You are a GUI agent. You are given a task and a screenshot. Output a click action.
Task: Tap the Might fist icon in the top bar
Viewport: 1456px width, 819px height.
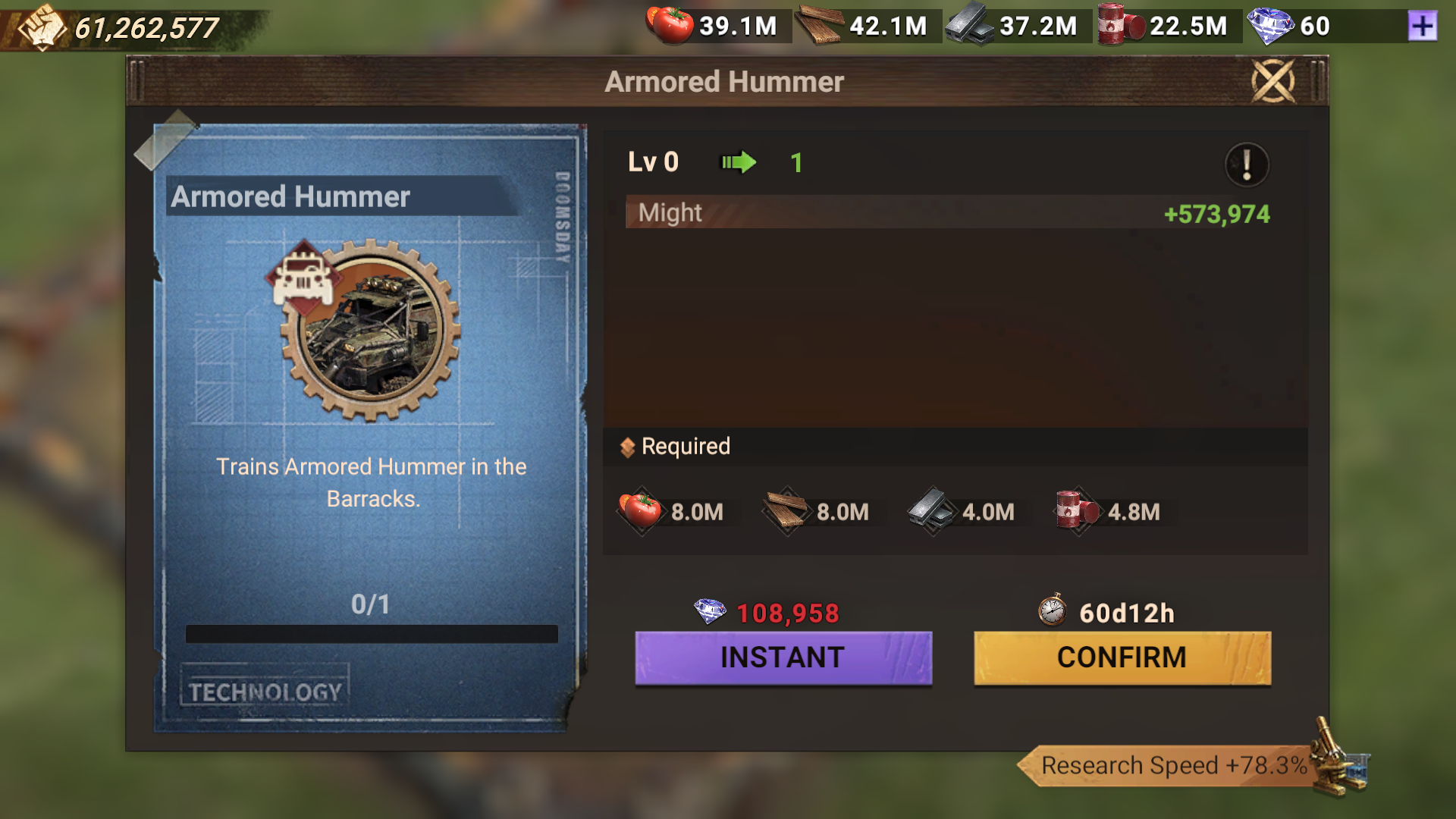coord(42,27)
